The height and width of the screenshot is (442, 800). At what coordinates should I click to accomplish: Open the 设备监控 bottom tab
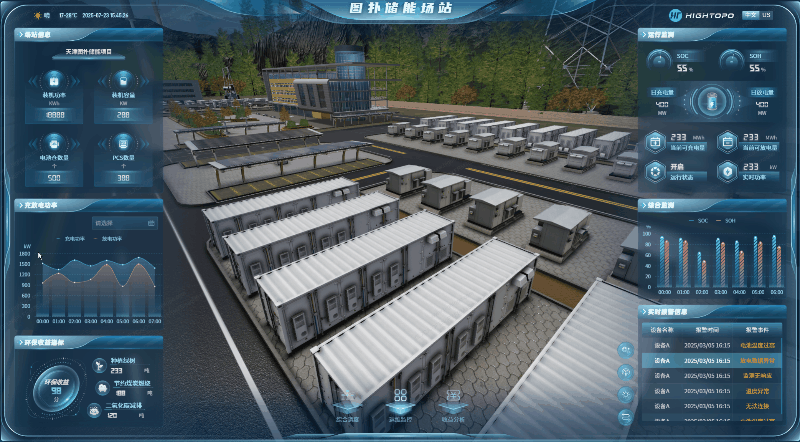[400, 407]
